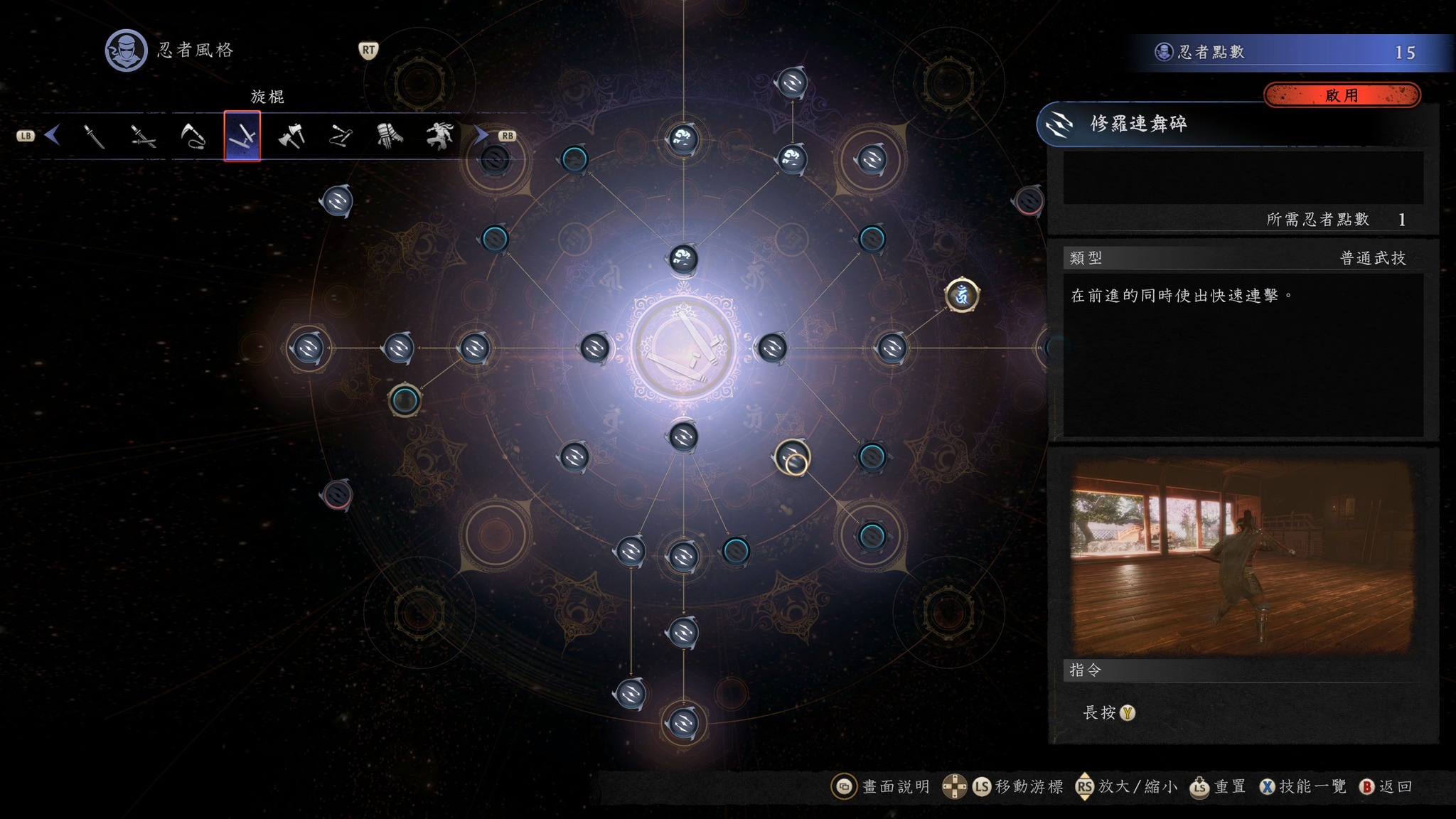Click the right arrow of weapon tabs
Screen dimensions: 1456x819
coord(481,135)
